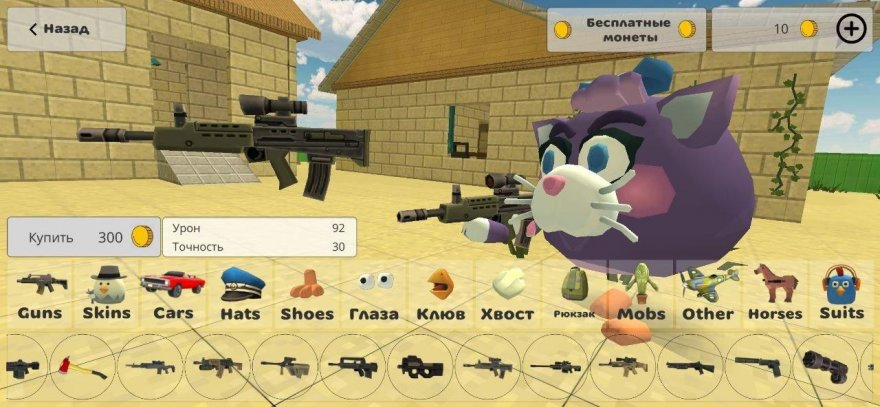Viewport: 880px width, 407px height.
Task: Select the Hats category
Action: coord(240,294)
